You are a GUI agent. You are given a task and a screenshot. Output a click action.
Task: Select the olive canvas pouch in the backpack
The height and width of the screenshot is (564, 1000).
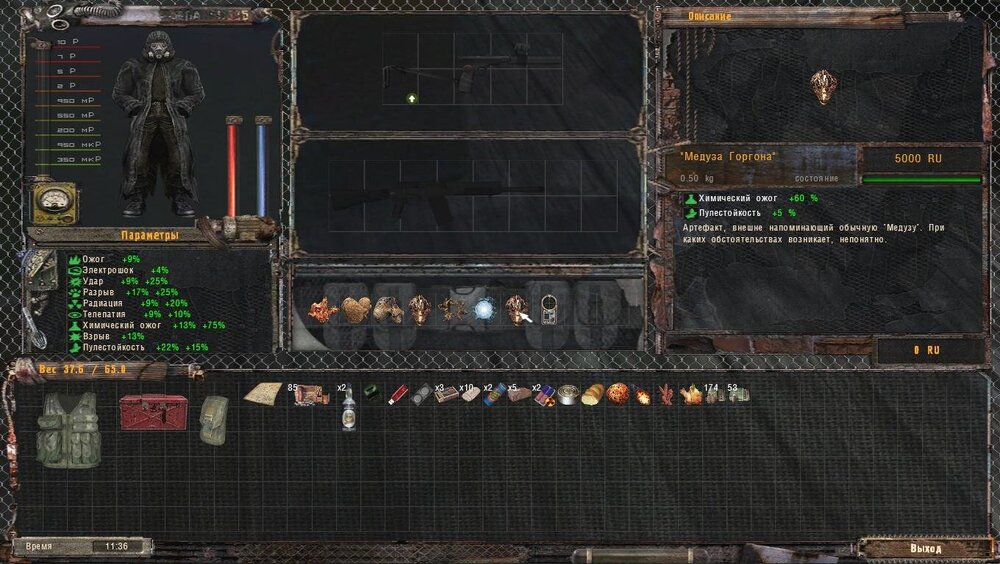213,419
